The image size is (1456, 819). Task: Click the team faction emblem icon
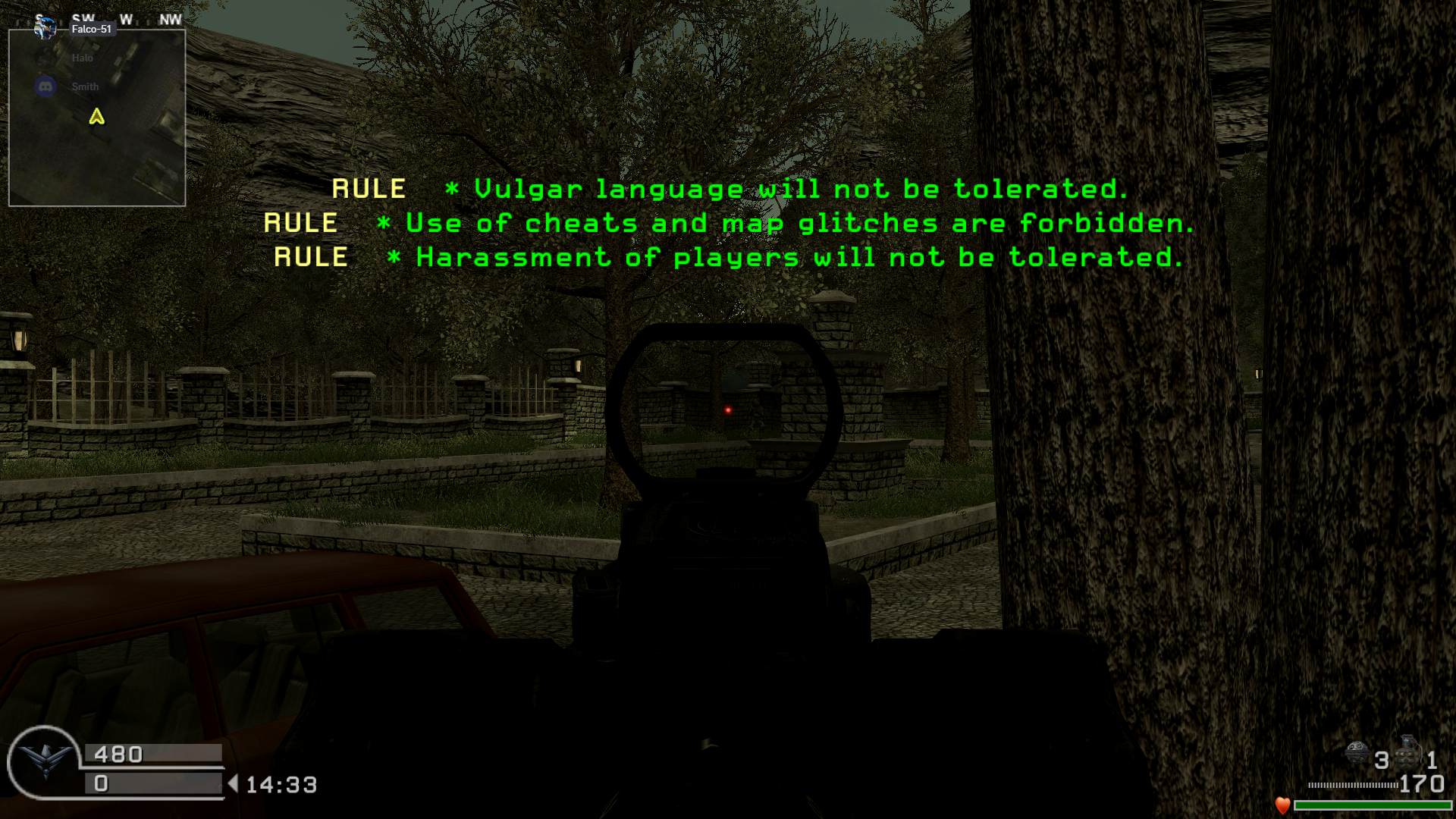(42, 761)
